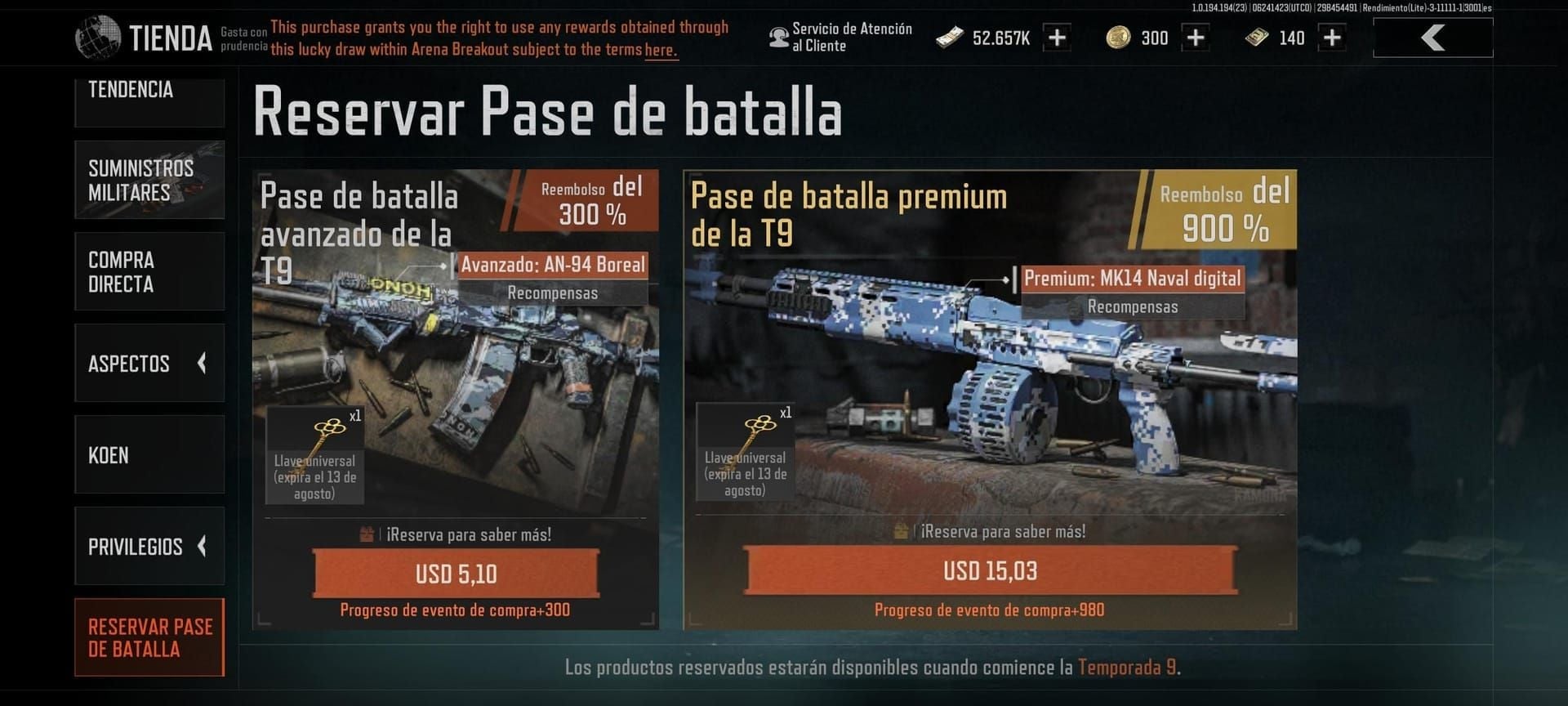The height and width of the screenshot is (706, 1568).
Task: Inspect the premium pass Llave universal item
Action: tap(745, 451)
